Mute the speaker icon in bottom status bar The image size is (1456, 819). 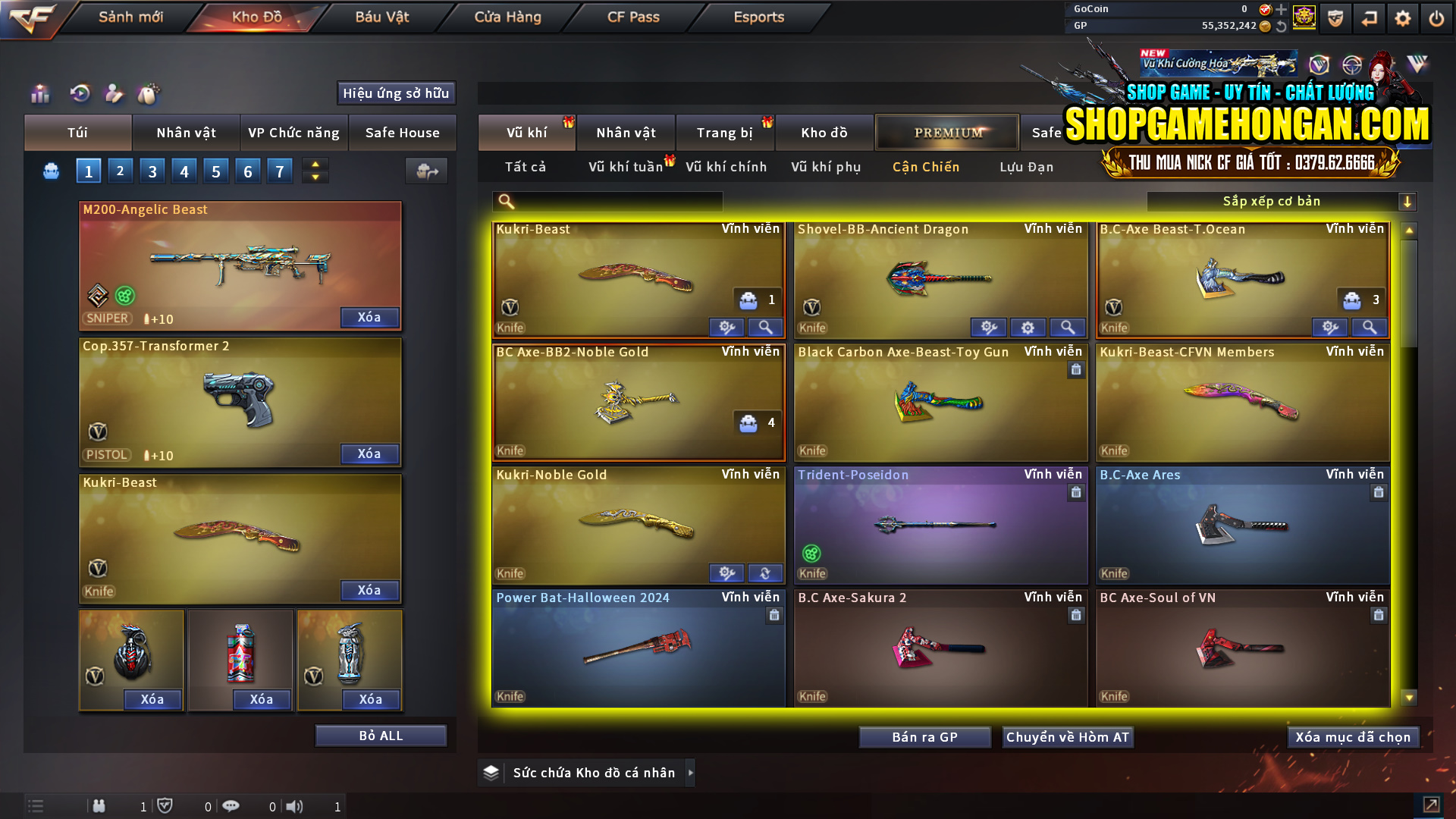296,806
